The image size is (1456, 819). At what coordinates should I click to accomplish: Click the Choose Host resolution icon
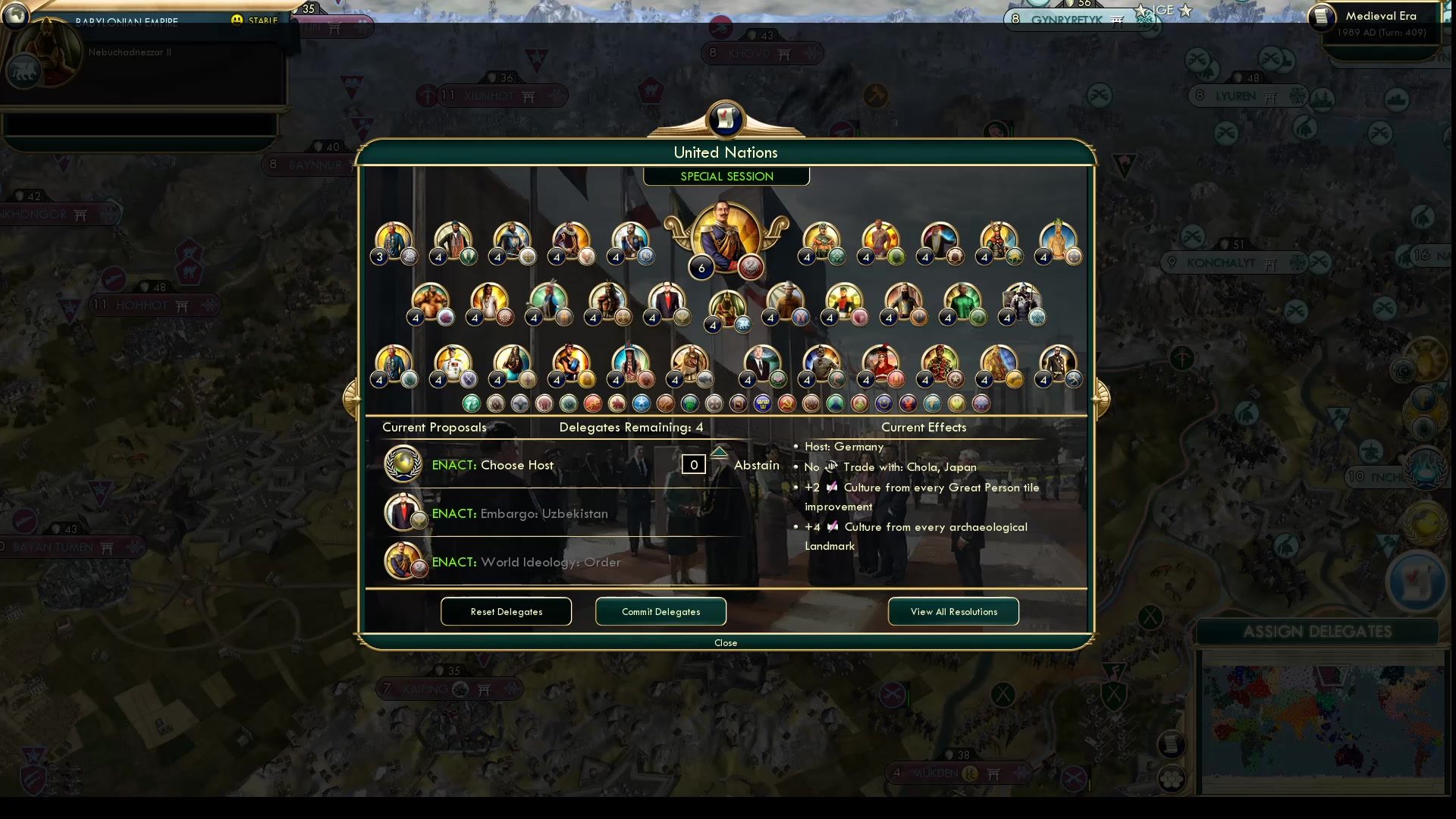pos(403,463)
